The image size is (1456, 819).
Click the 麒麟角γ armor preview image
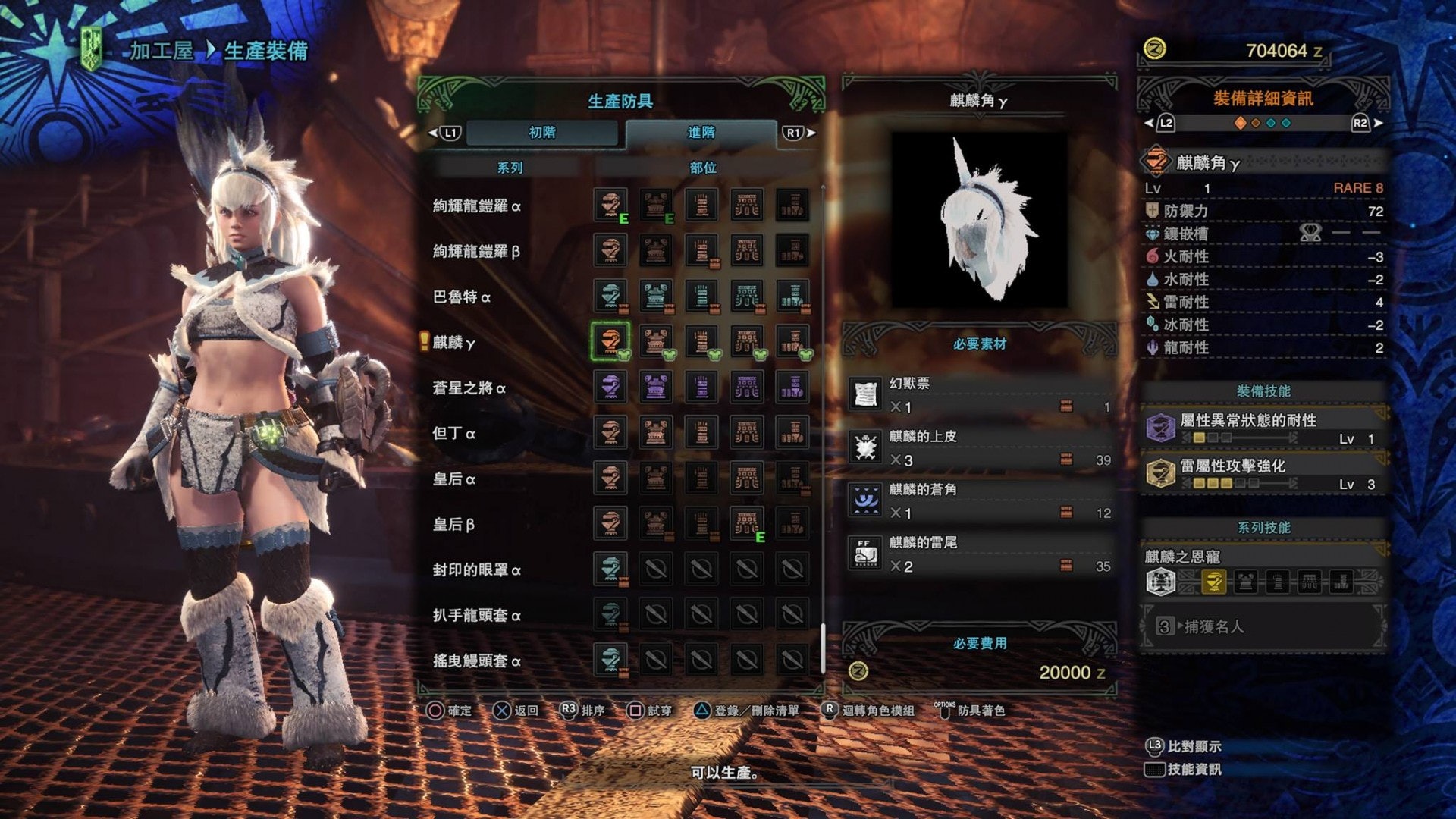[979, 220]
